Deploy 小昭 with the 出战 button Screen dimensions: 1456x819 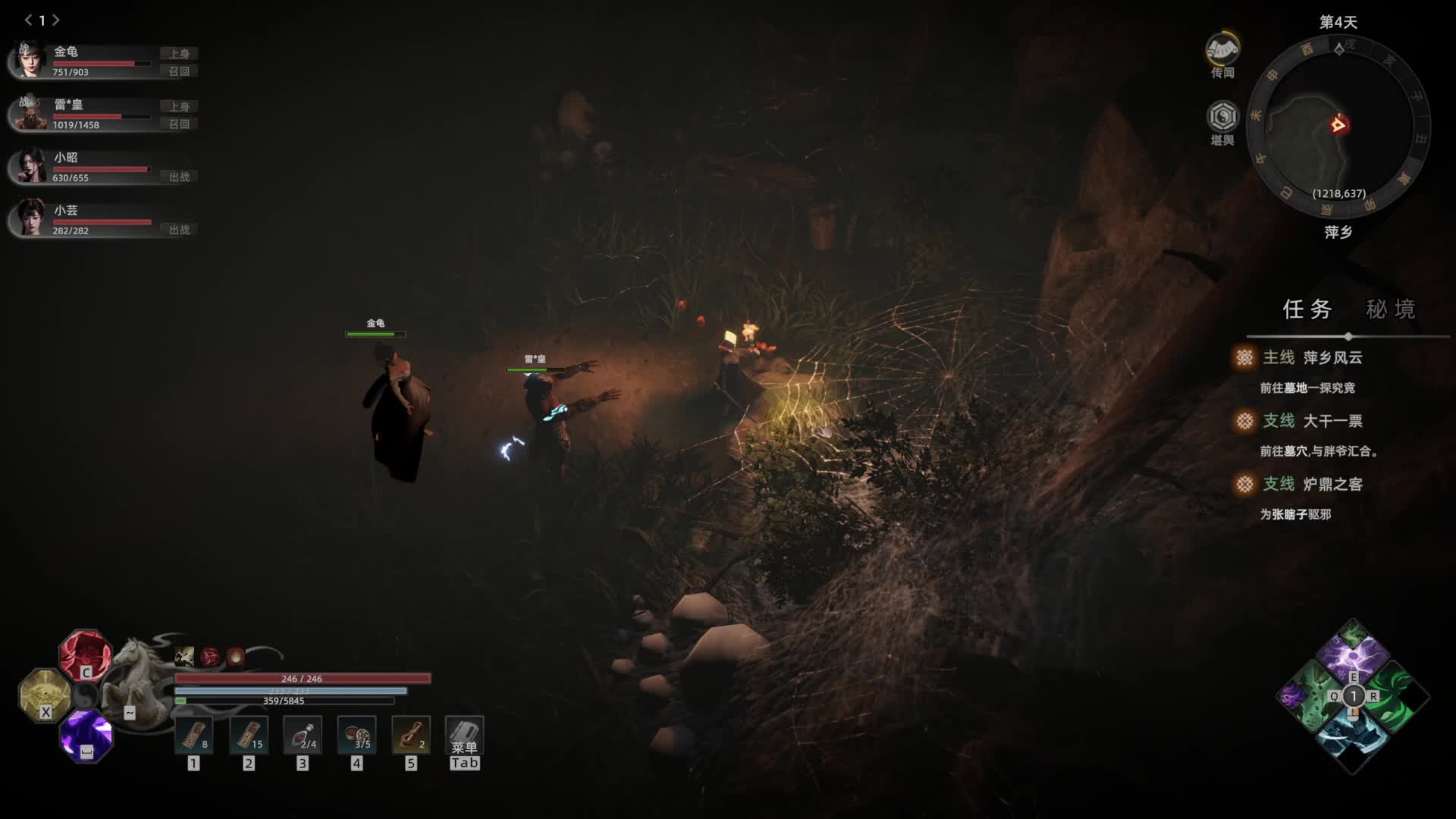point(179,177)
